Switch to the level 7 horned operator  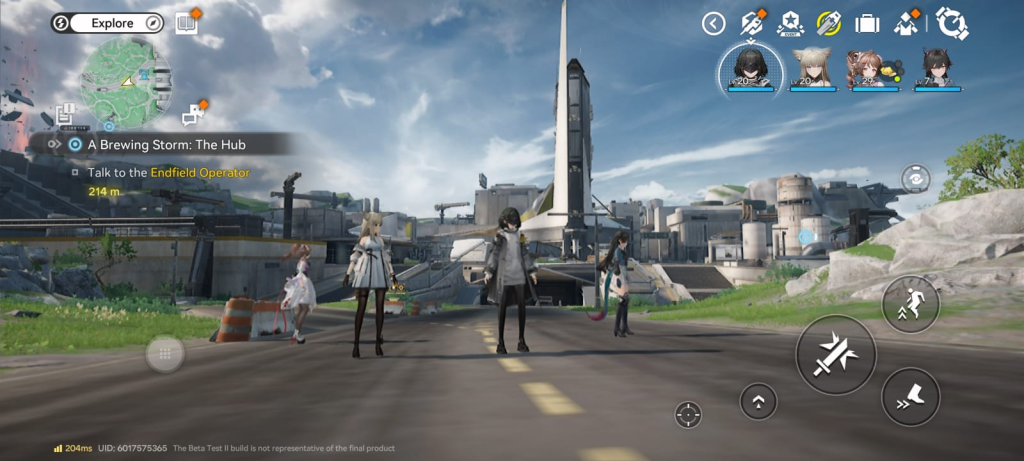(937, 70)
